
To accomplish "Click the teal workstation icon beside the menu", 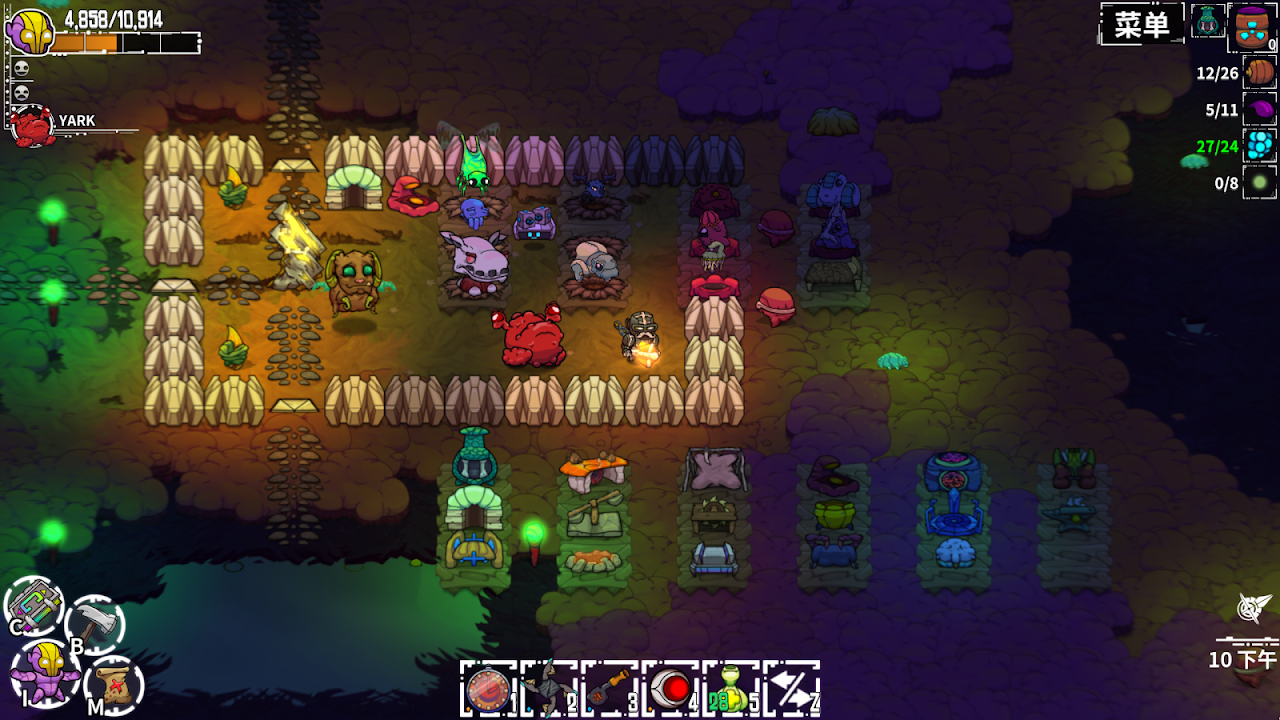I will 1207,21.
